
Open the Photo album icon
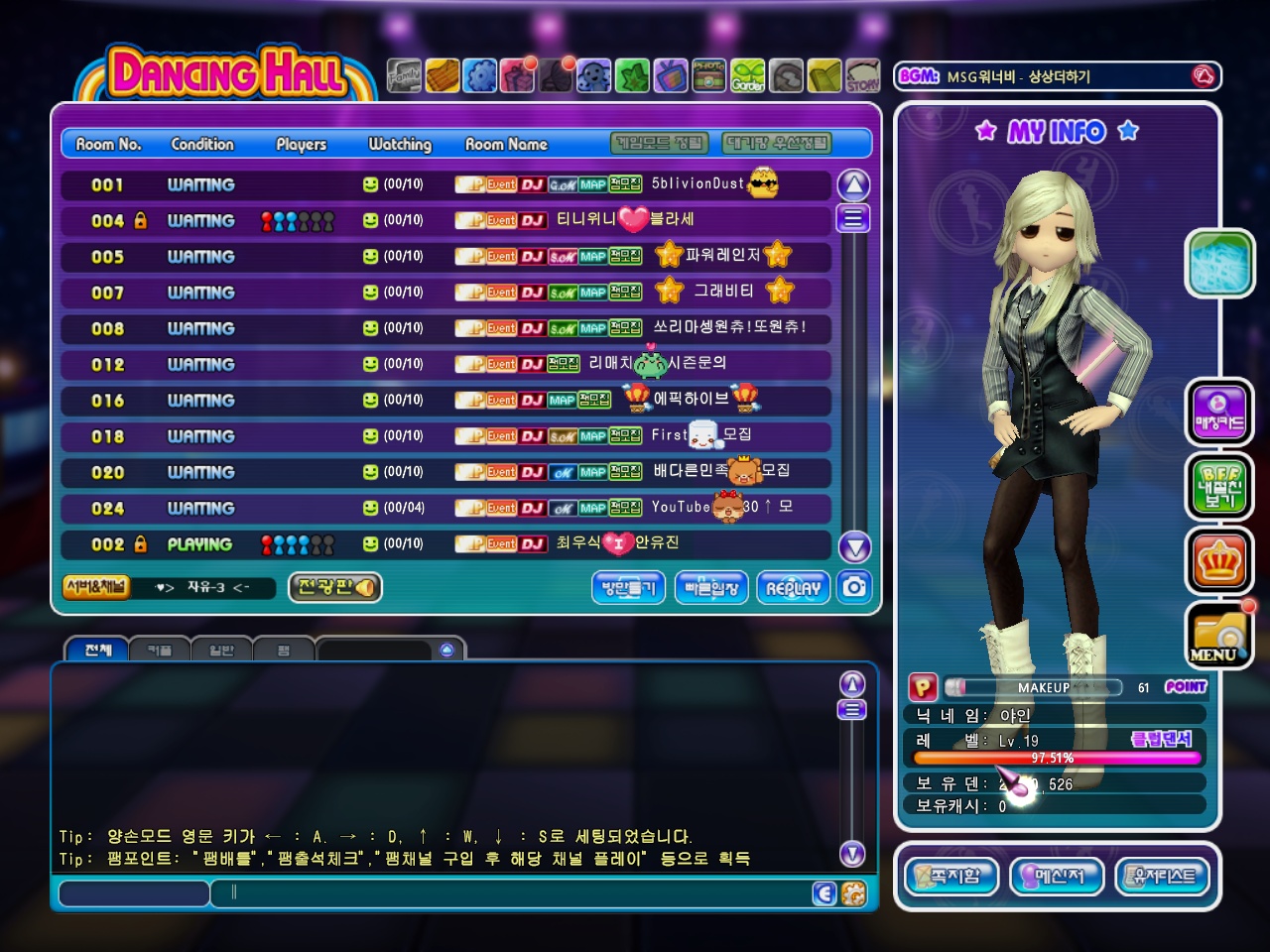click(708, 76)
